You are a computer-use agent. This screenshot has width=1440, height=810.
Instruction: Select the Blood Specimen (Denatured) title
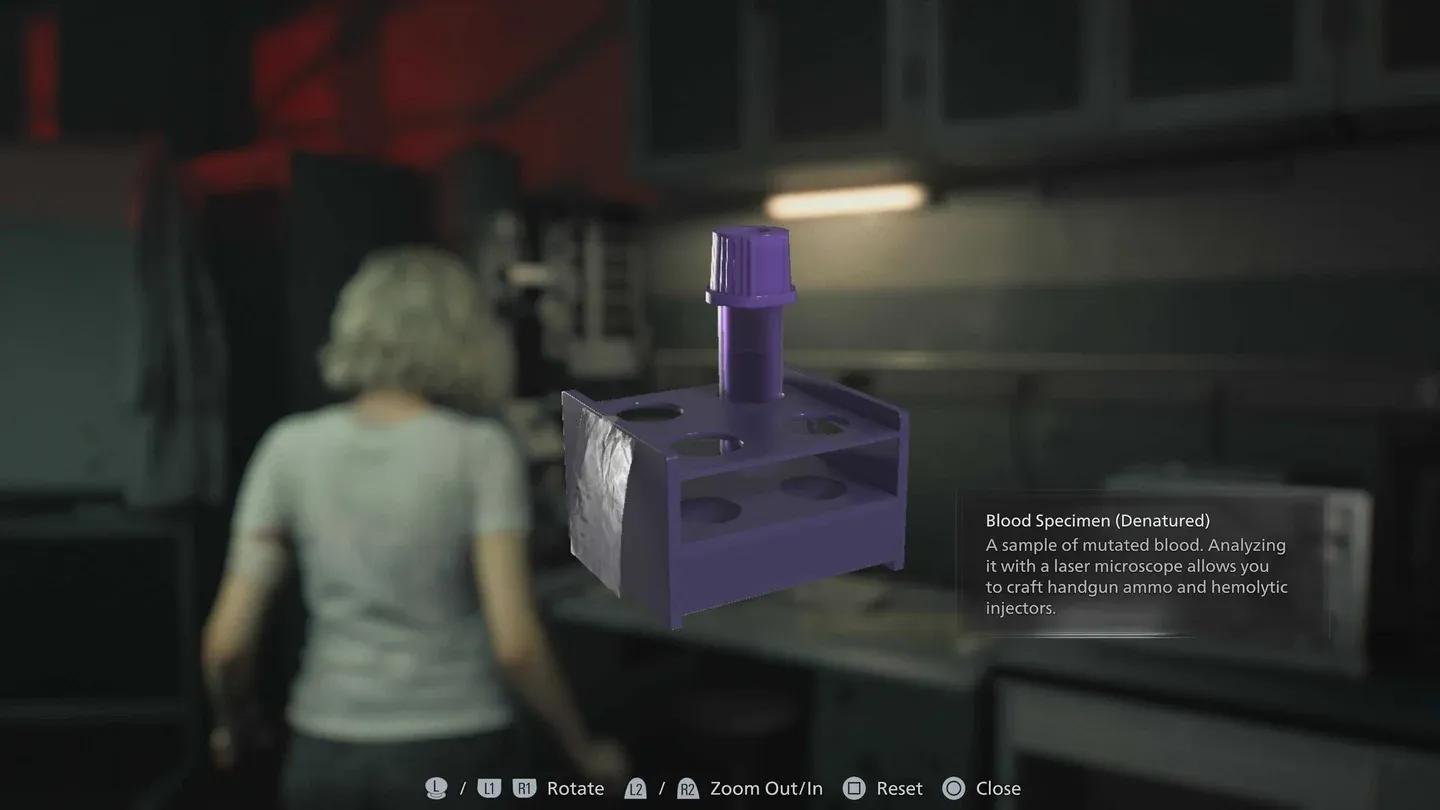1097,520
